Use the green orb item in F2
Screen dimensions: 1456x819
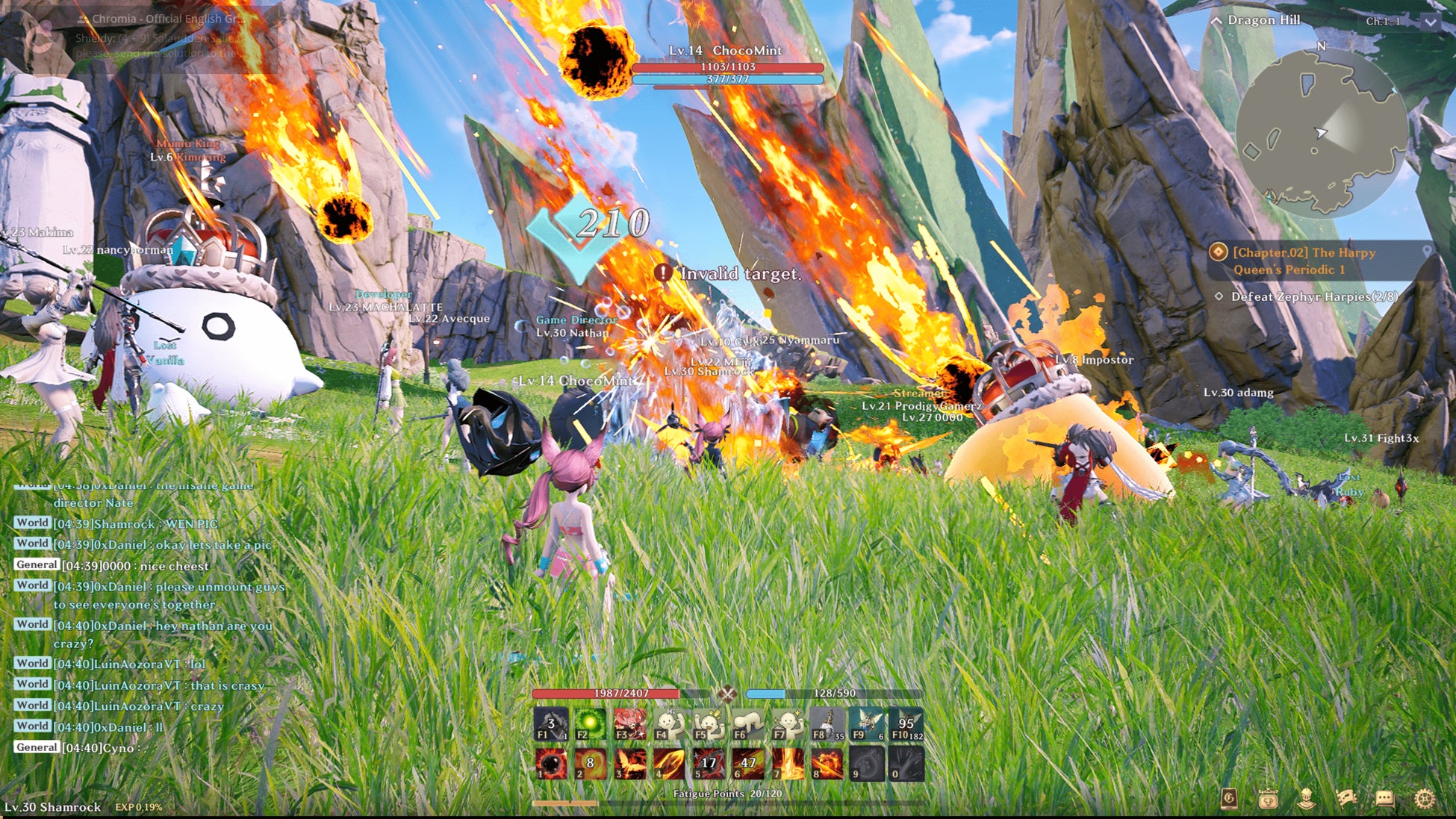[x=590, y=724]
